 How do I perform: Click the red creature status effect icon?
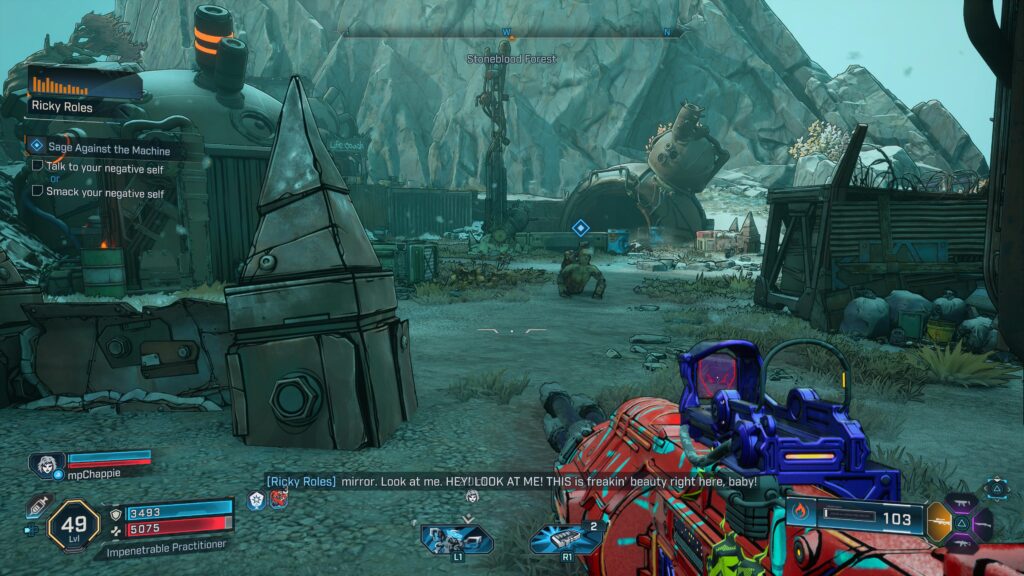coord(276,498)
